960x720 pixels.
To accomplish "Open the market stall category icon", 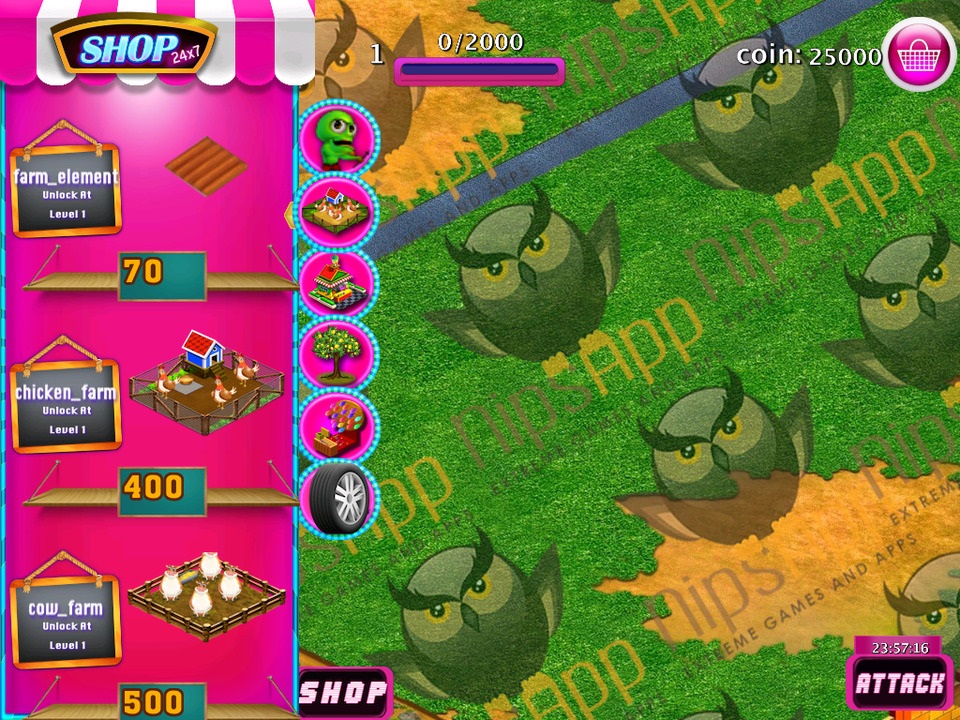I will (x=338, y=426).
